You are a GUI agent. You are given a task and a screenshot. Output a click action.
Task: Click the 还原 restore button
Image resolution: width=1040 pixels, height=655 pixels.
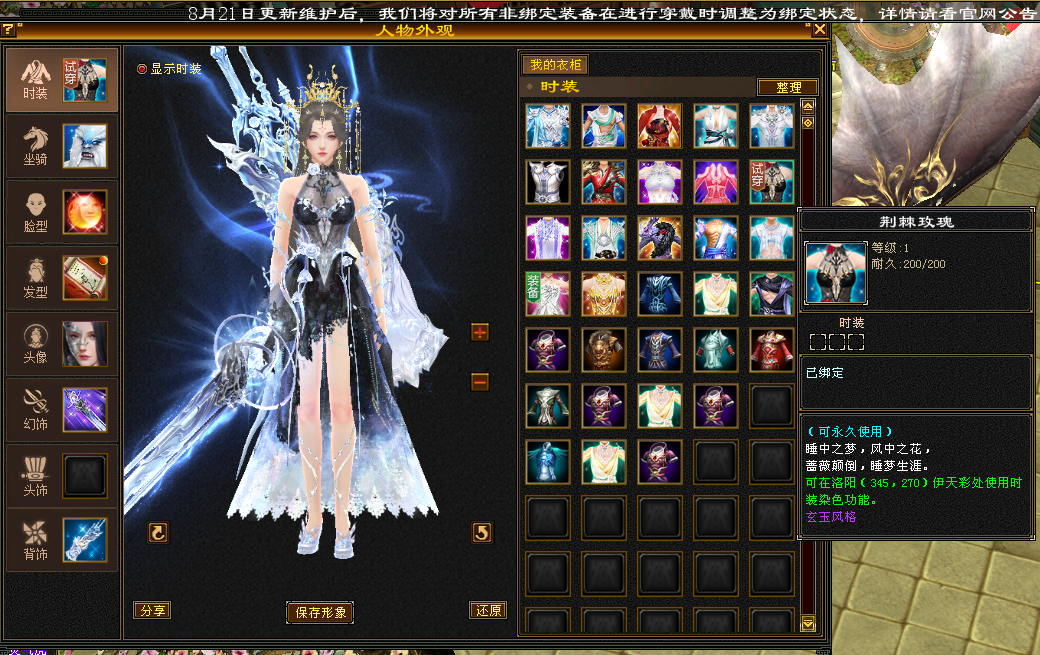pyautogui.click(x=487, y=610)
